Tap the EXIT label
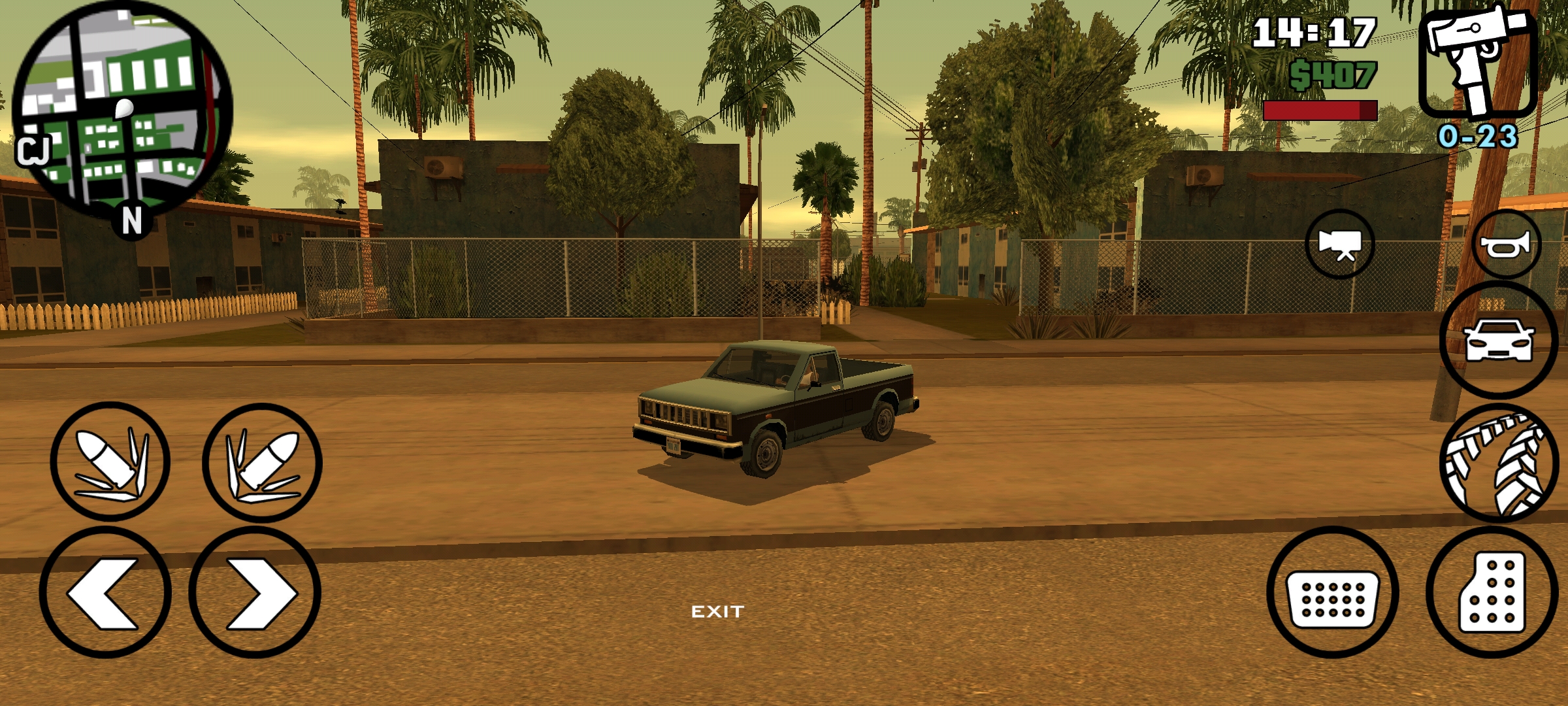This screenshot has height=706, width=1568. (x=717, y=612)
